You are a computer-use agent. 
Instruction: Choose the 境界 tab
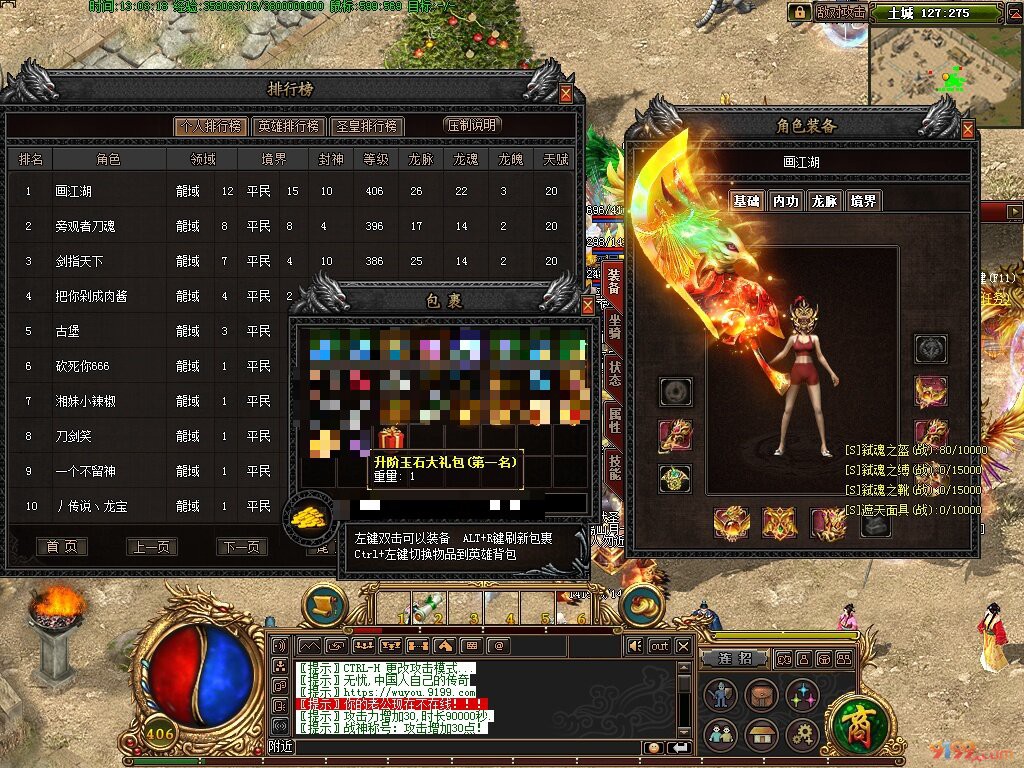[863, 201]
